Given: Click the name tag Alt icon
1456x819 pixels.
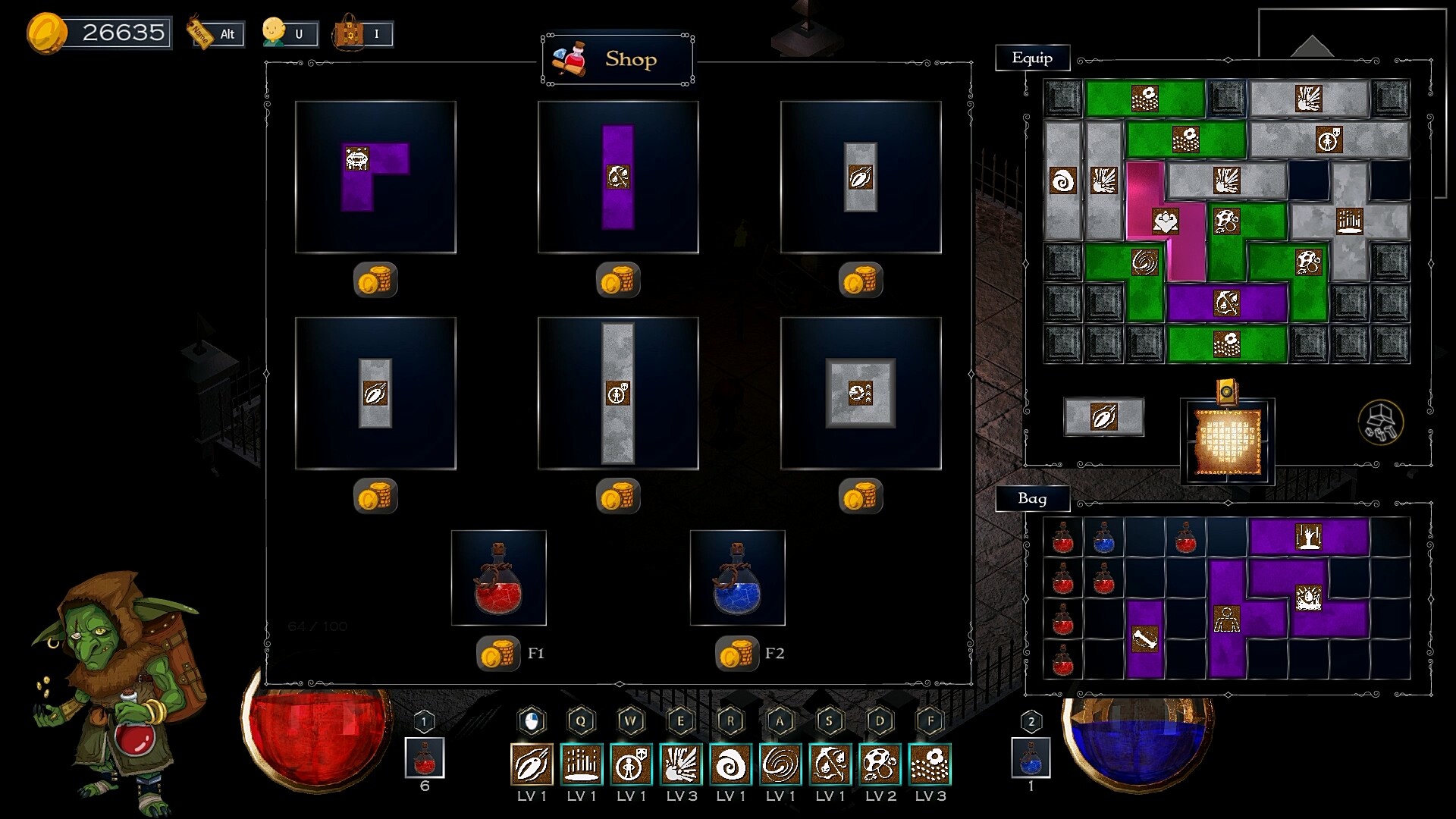Looking at the screenshot, I should click(215, 33).
